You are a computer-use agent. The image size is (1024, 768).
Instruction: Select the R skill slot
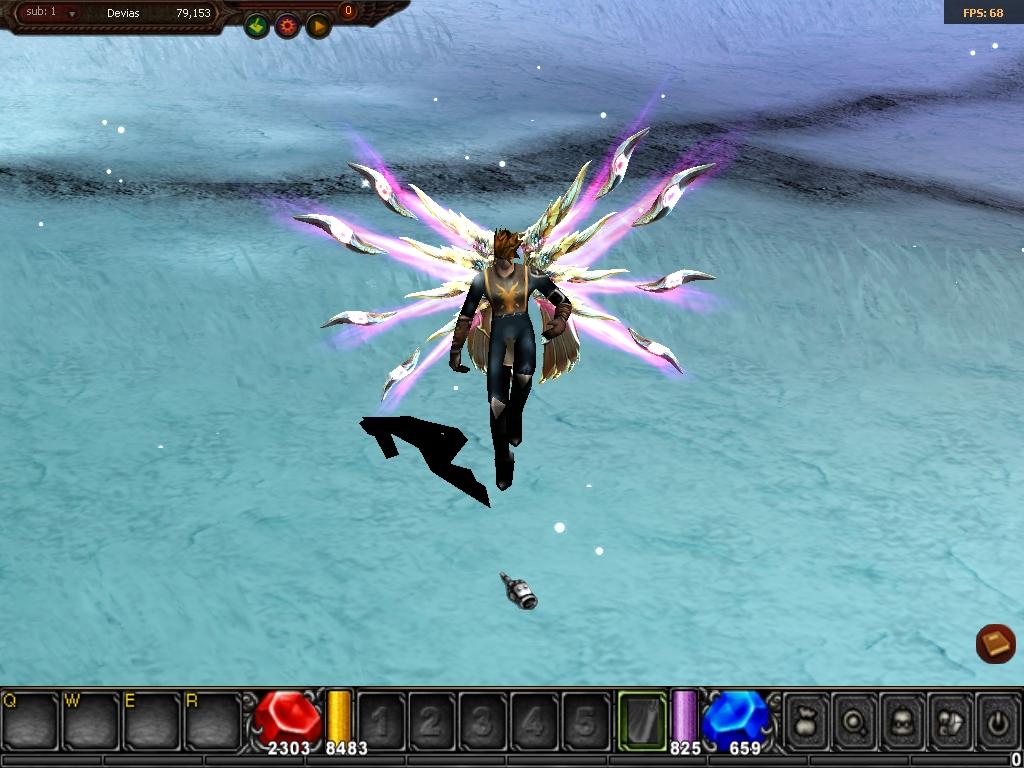pos(213,720)
